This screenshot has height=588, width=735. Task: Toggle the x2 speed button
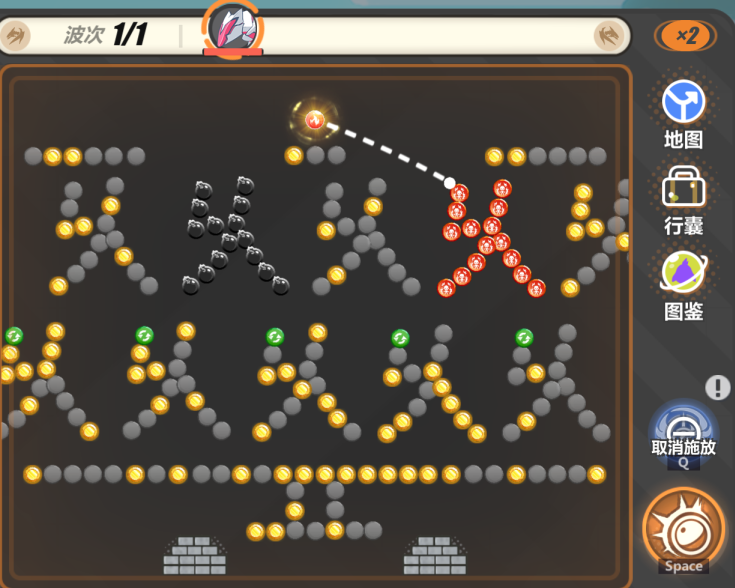click(x=685, y=36)
